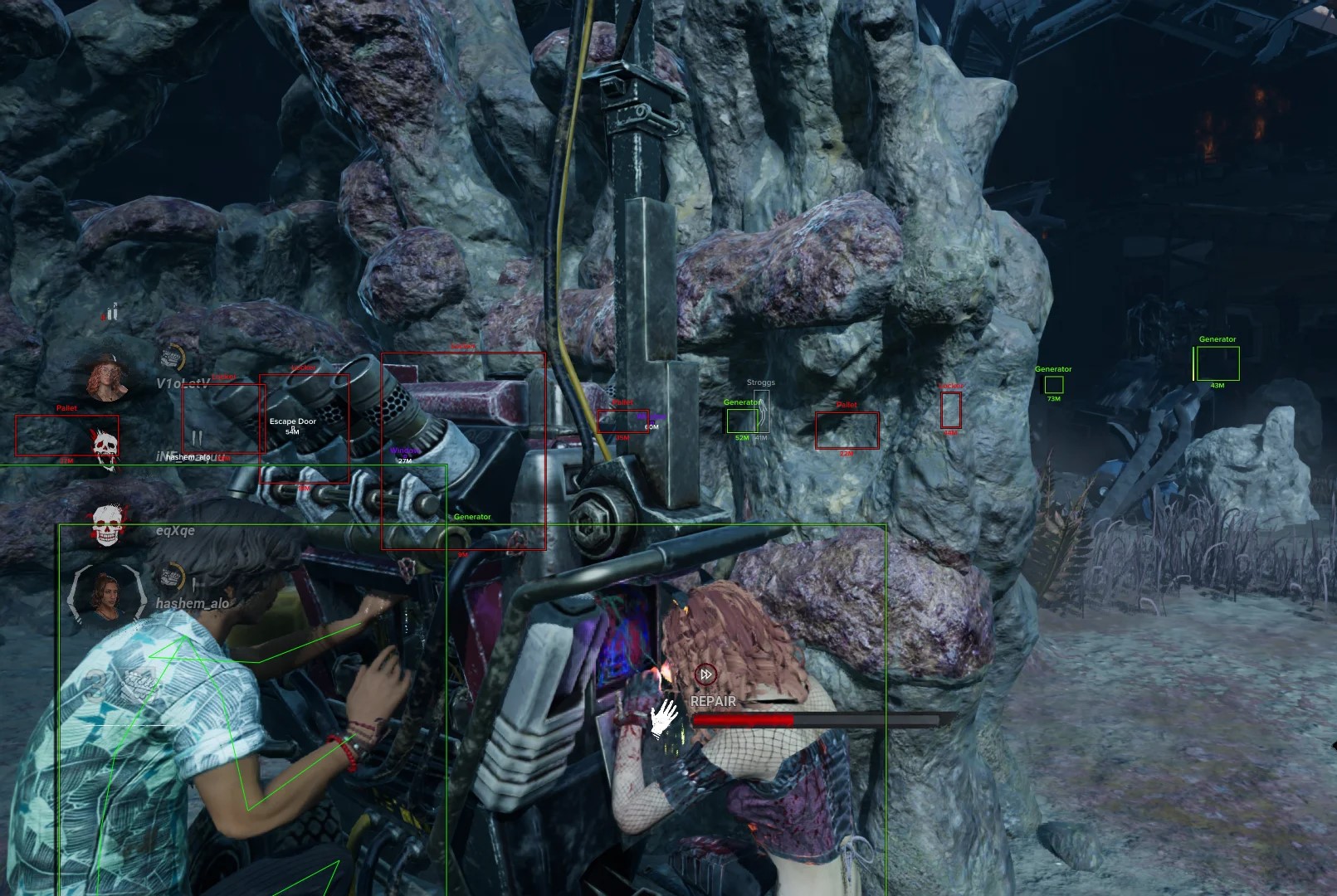Screen dimensions: 1337x896
Task: Click the toolbox icon above hashem_alo's name
Action: point(172,575)
